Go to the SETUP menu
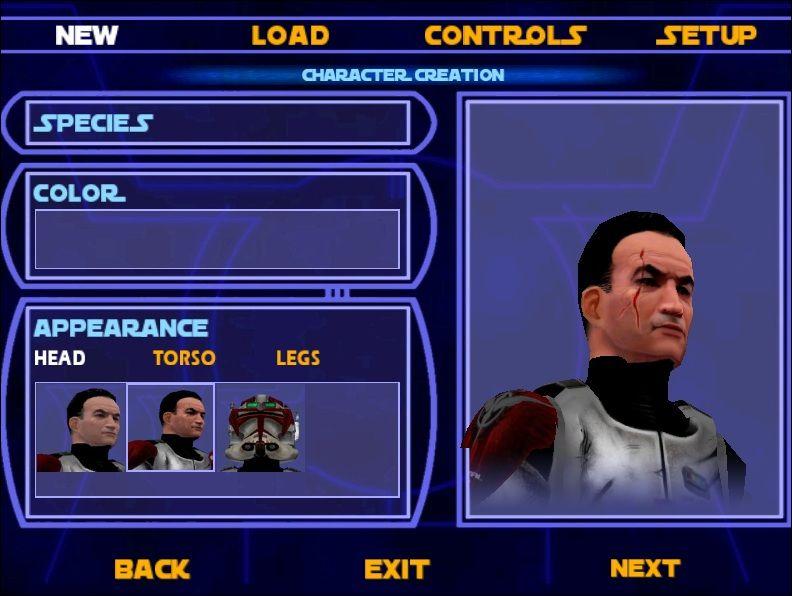 pyautogui.click(x=706, y=36)
